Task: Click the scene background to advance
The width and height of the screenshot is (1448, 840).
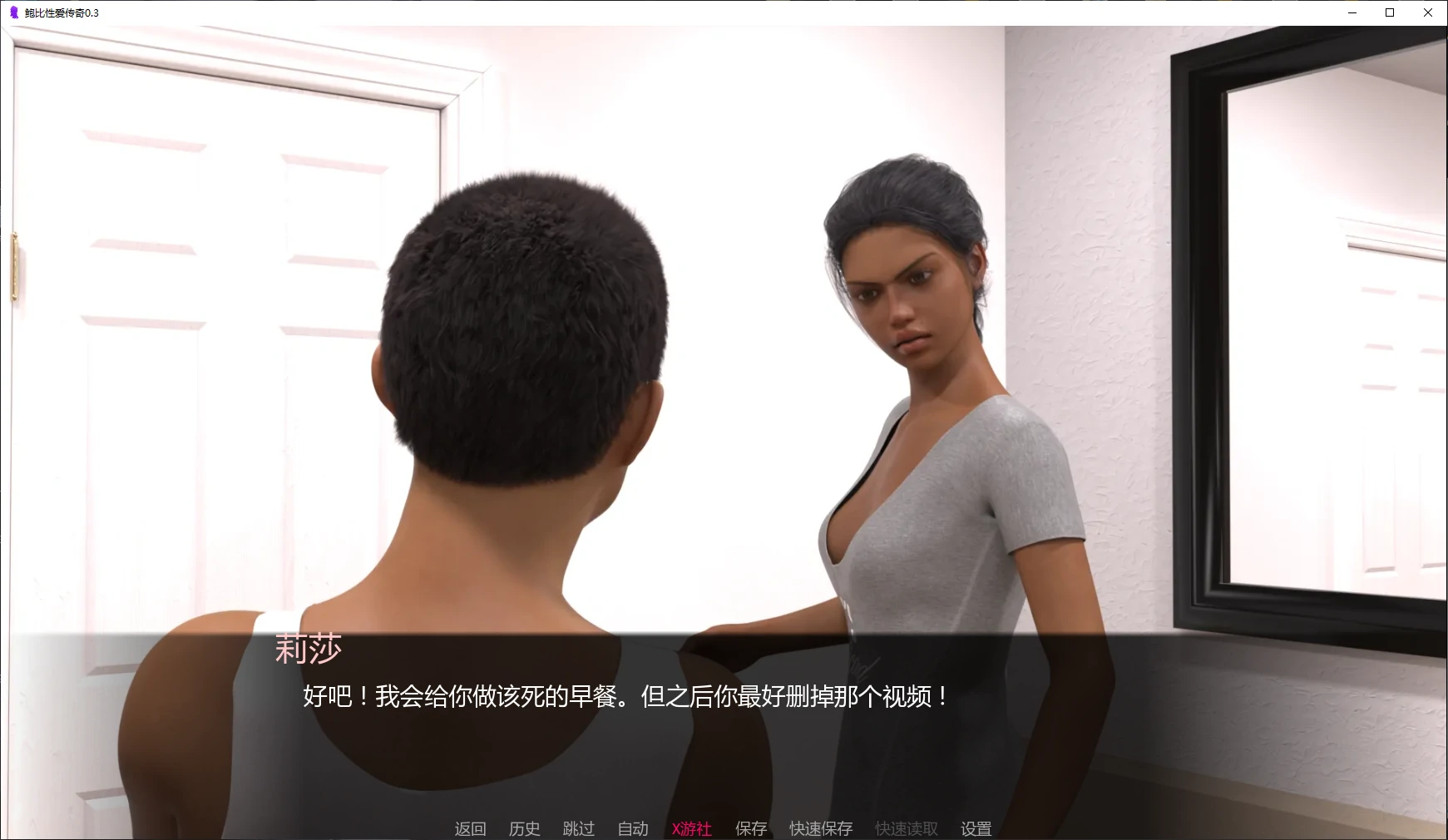Action: (724, 333)
